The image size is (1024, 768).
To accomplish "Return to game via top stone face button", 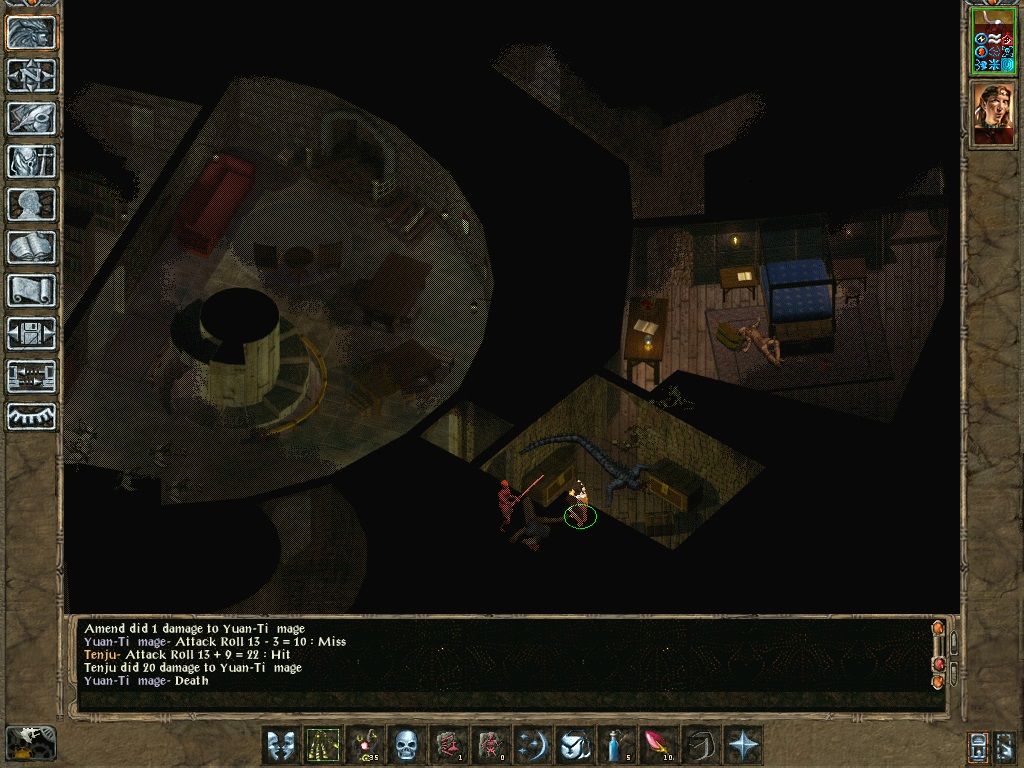I will tap(31, 33).
